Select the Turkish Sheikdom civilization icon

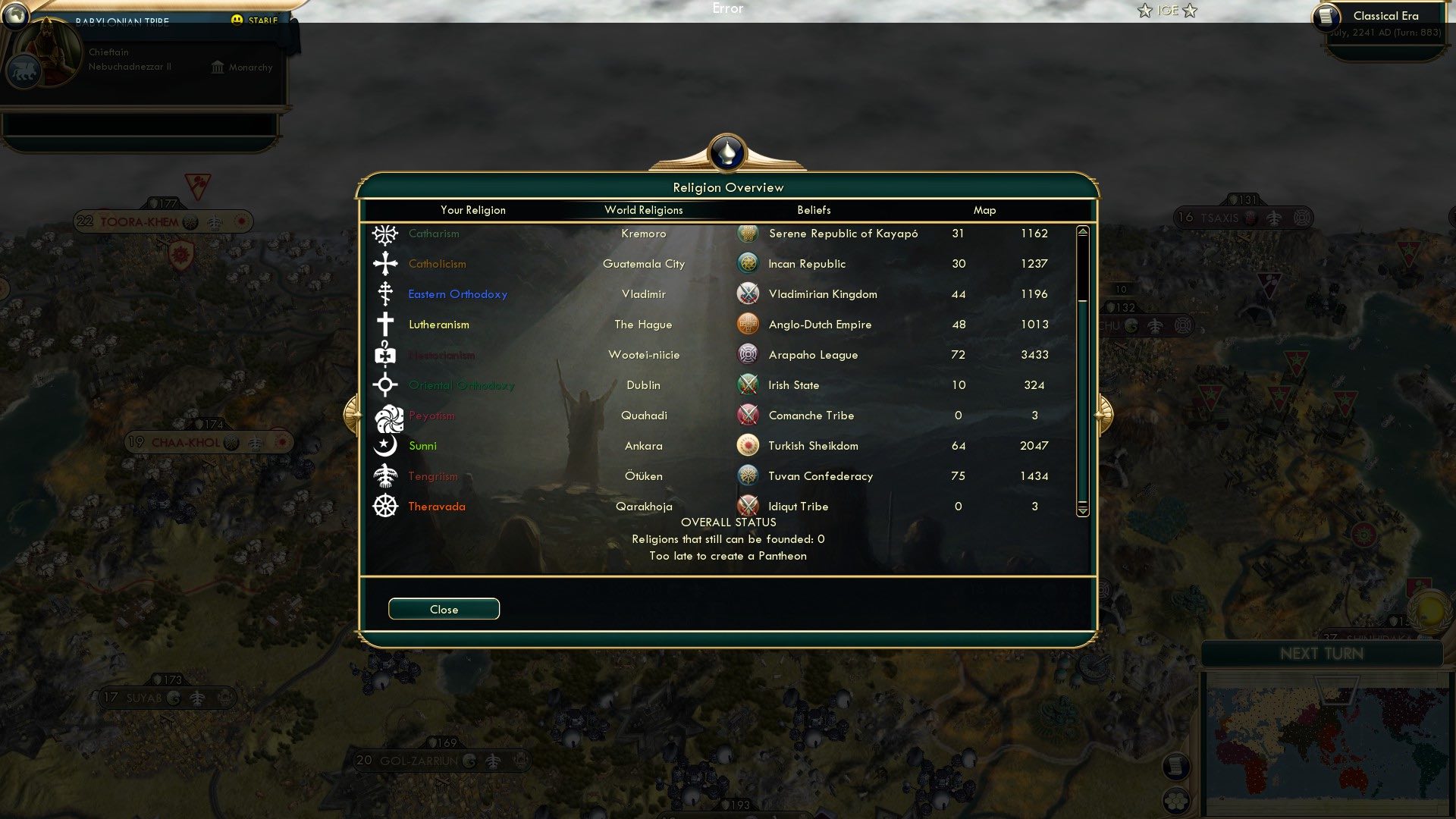pos(748,445)
